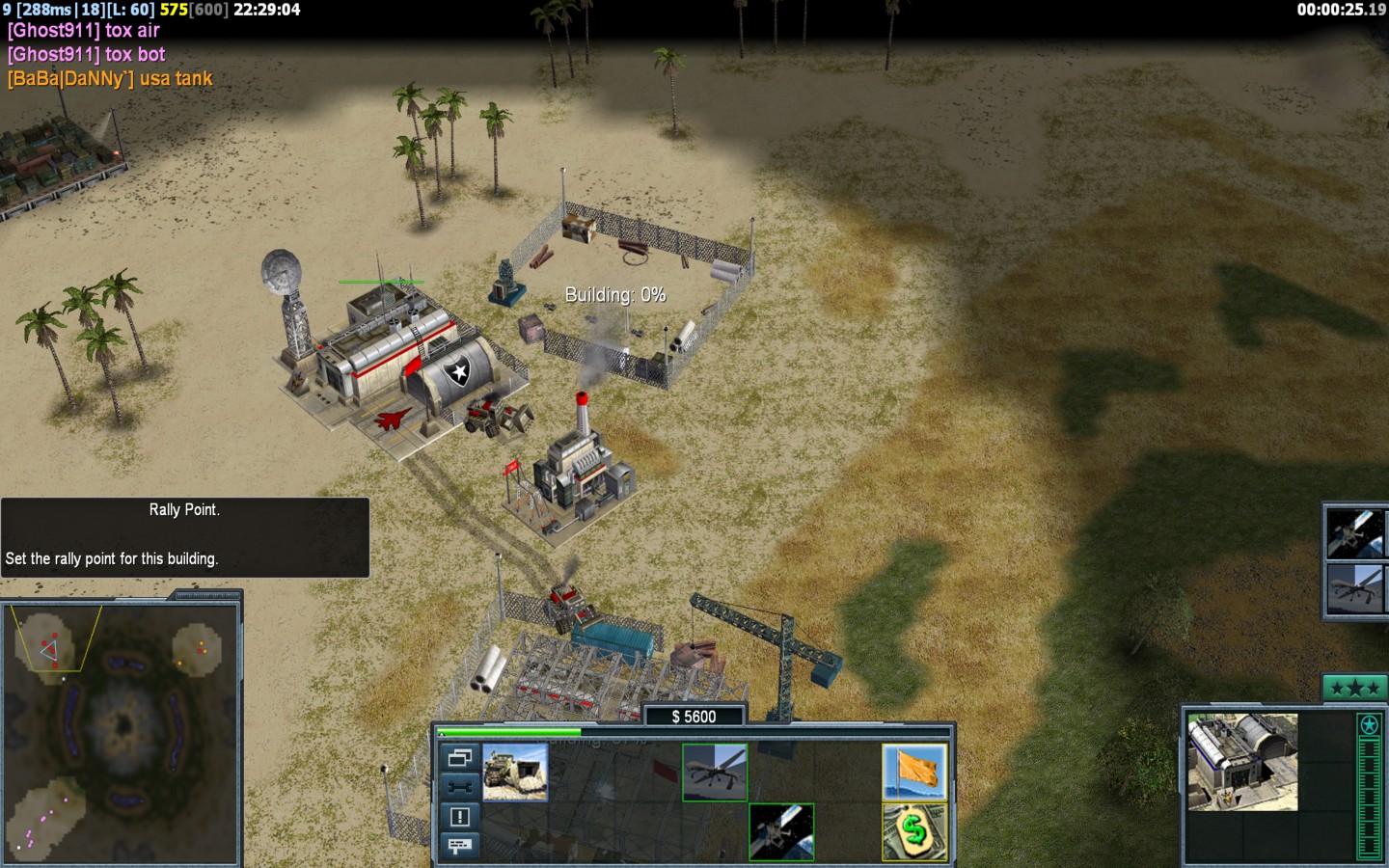Activate Spy Drone in the bottom command bar
1389x868 pixels.
[x=715, y=772]
